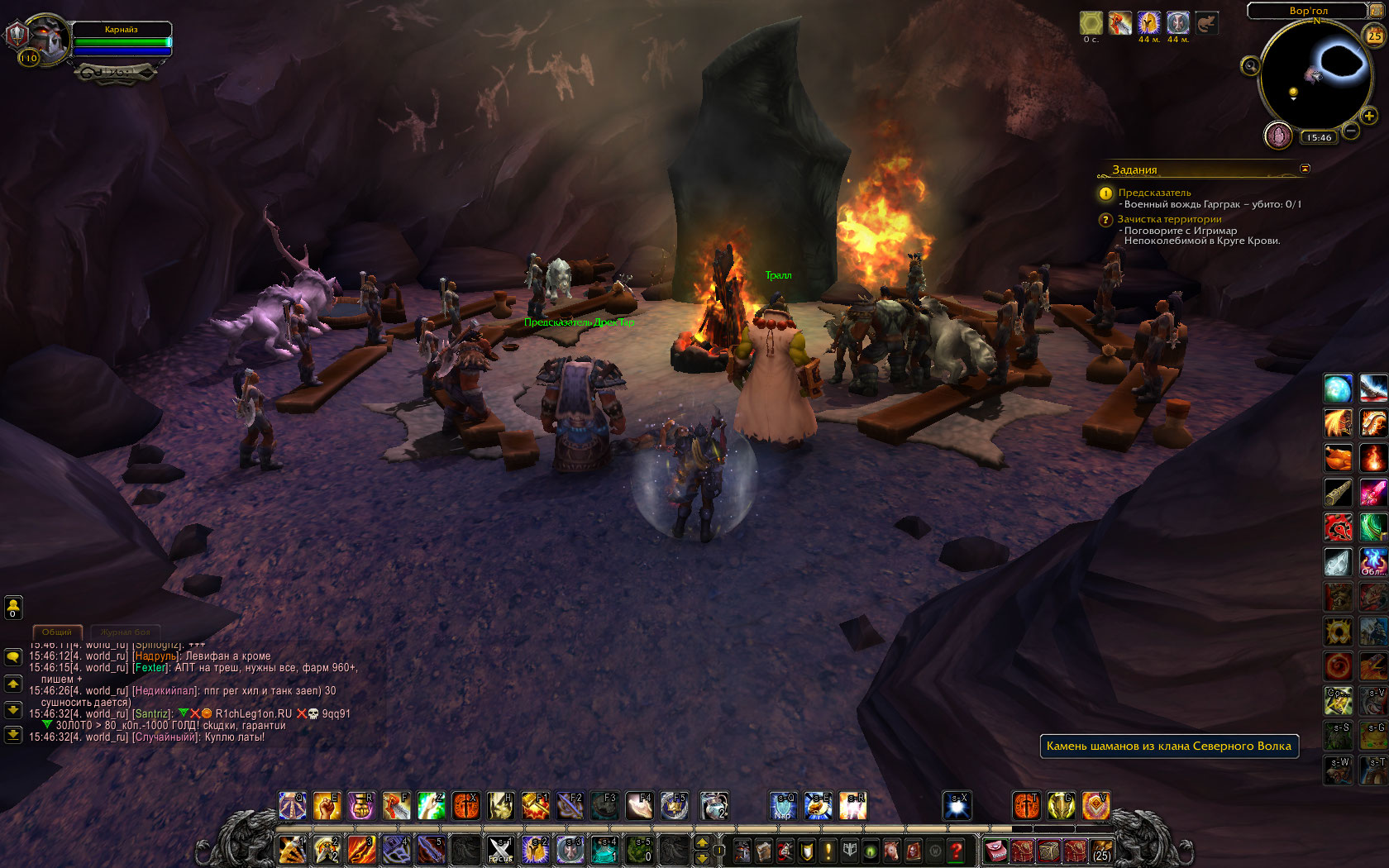Toggle the minimap tracking magnifier button
Image resolution: width=1389 pixels, height=868 pixels.
1250,66
